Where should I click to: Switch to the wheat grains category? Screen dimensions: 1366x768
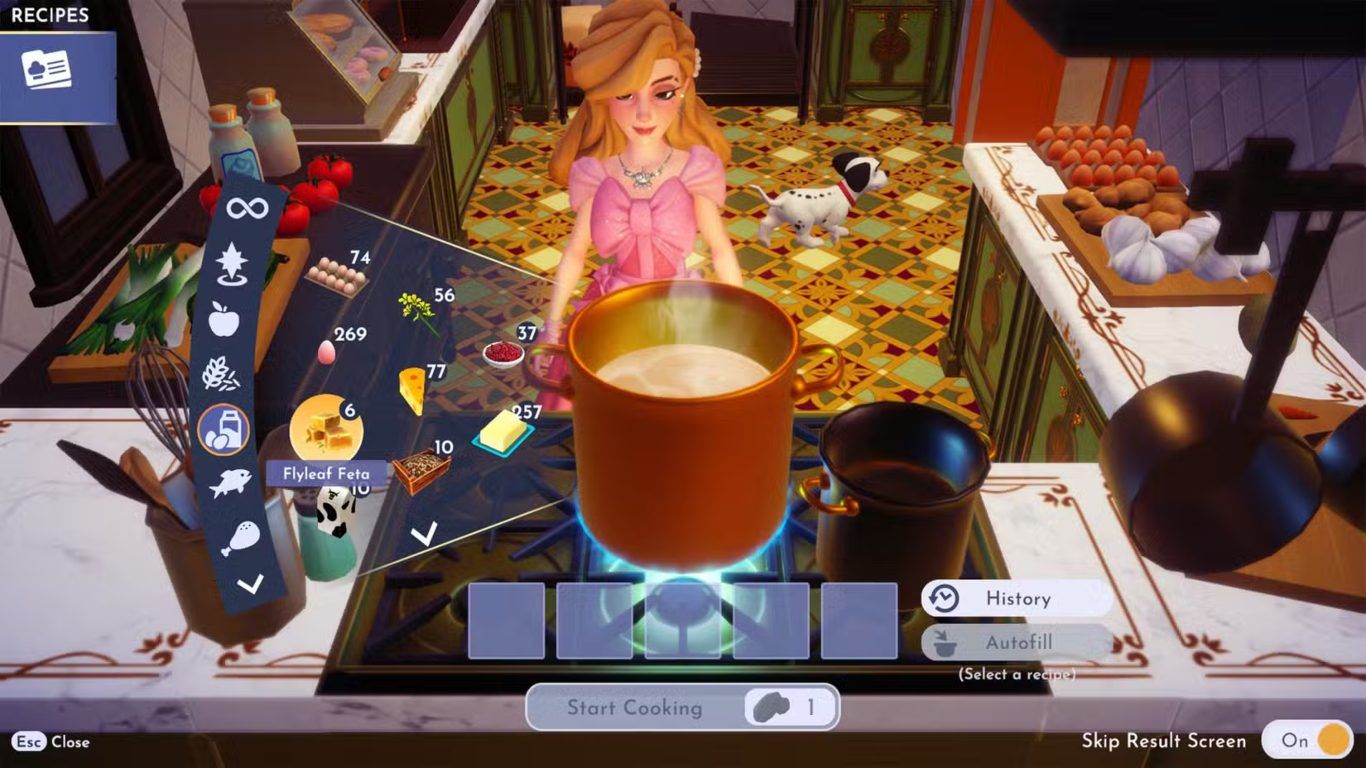point(221,375)
